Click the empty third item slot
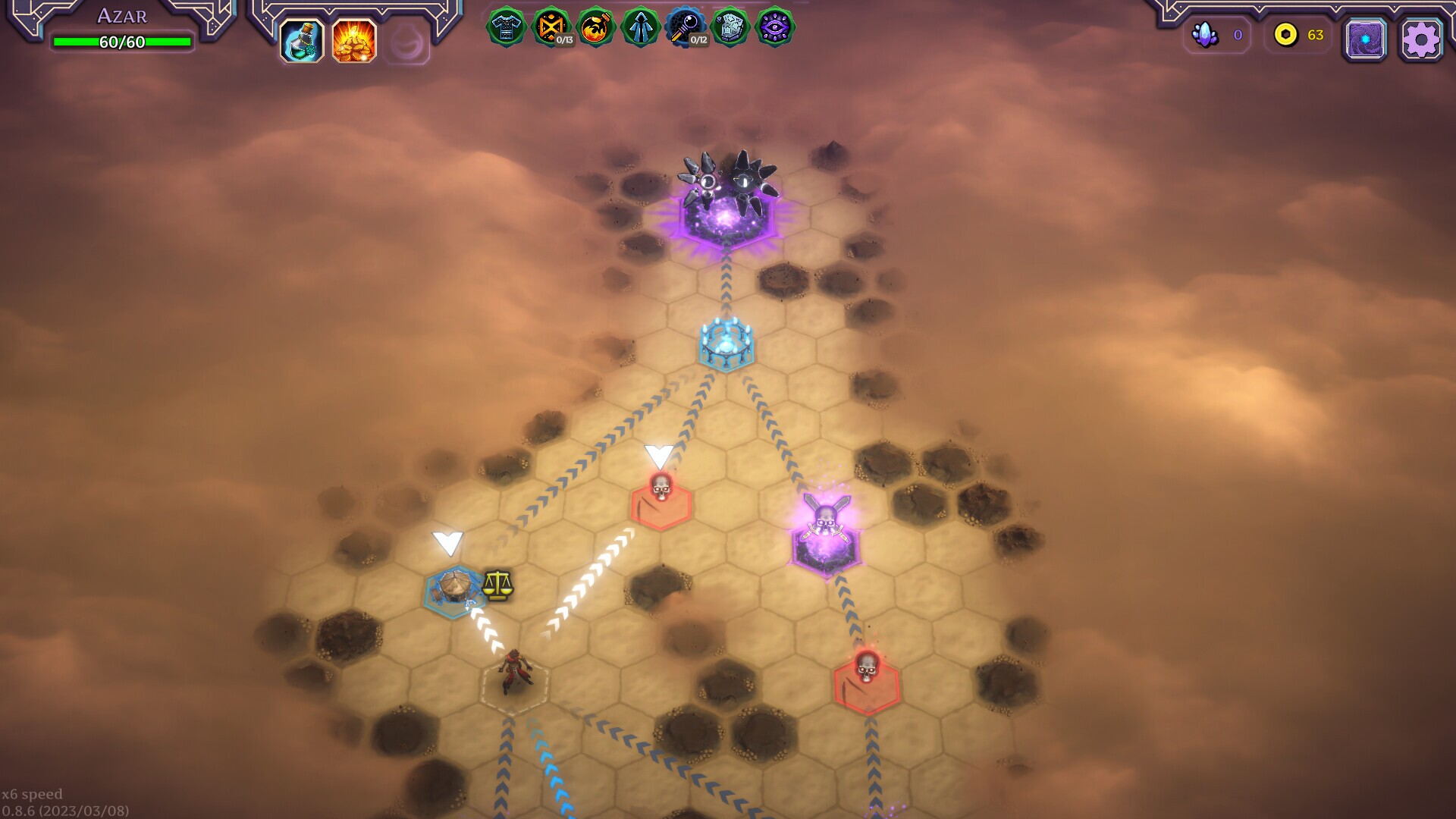1456x819 pixels. pyautogui.click(x=404, y=42)
